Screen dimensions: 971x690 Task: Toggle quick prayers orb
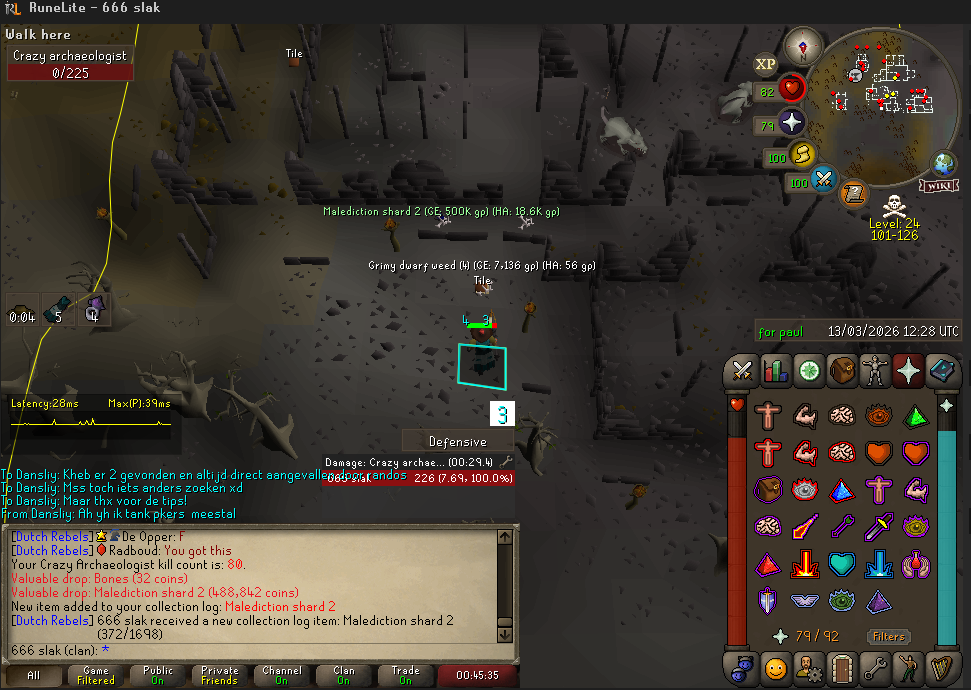pos(792,124)
